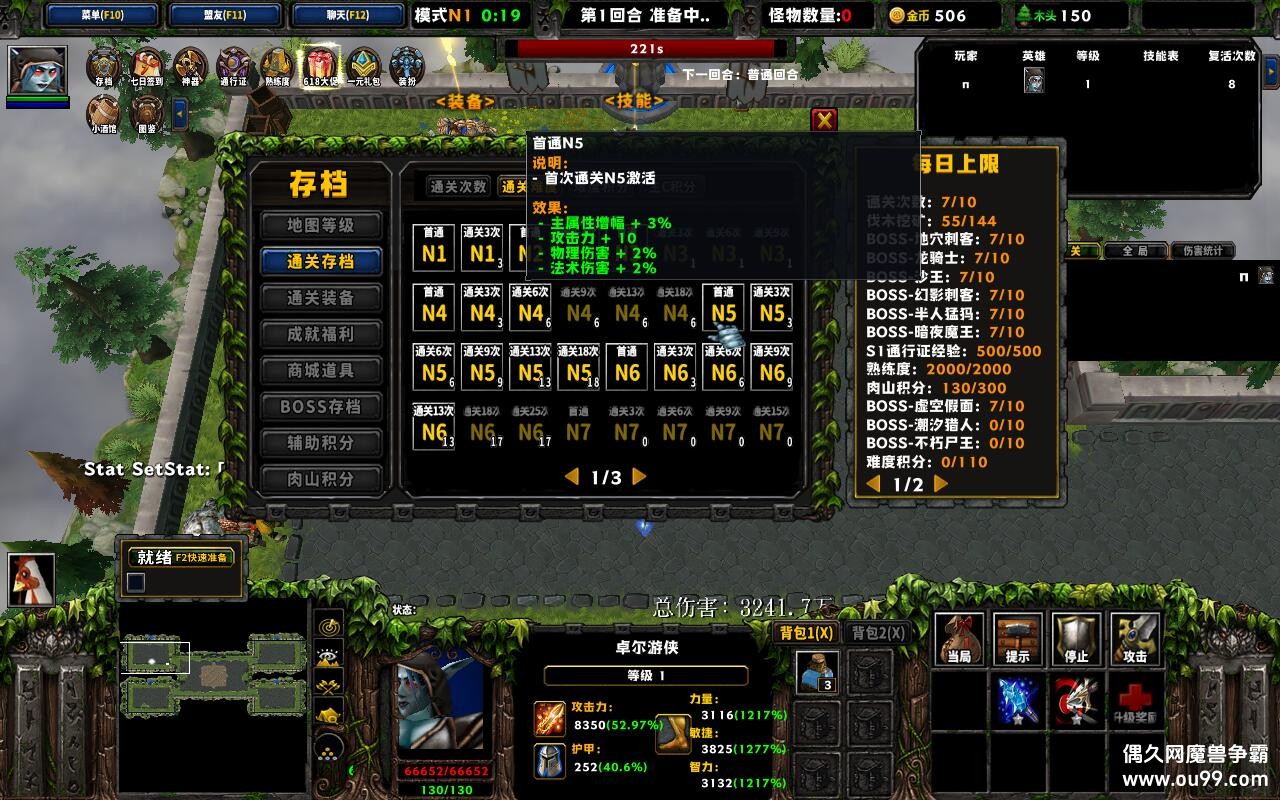Select the 首通 N5 cell in the grid
Screen dimensions: 1280x800
point(722,310)
